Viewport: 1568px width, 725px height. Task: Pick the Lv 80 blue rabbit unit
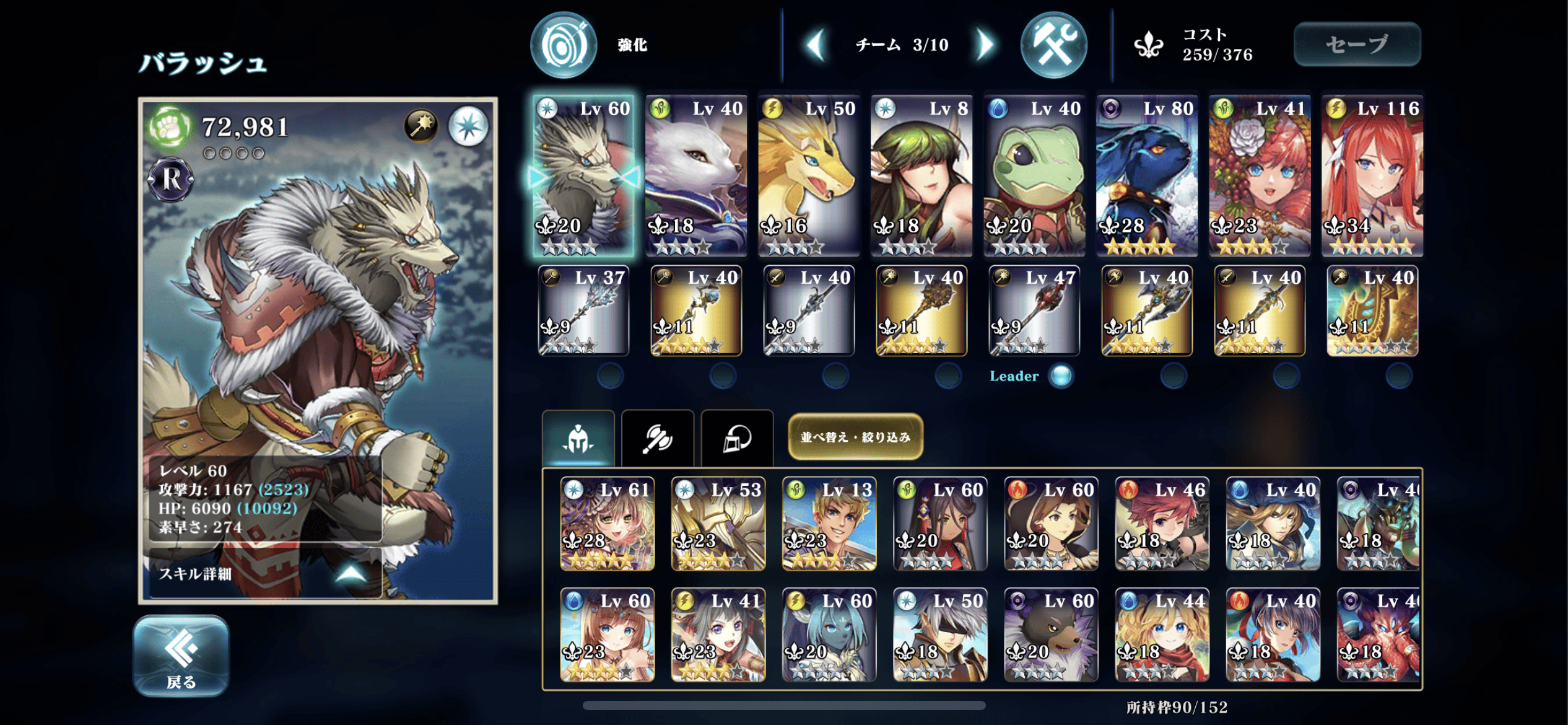[x=1147, y=175]
